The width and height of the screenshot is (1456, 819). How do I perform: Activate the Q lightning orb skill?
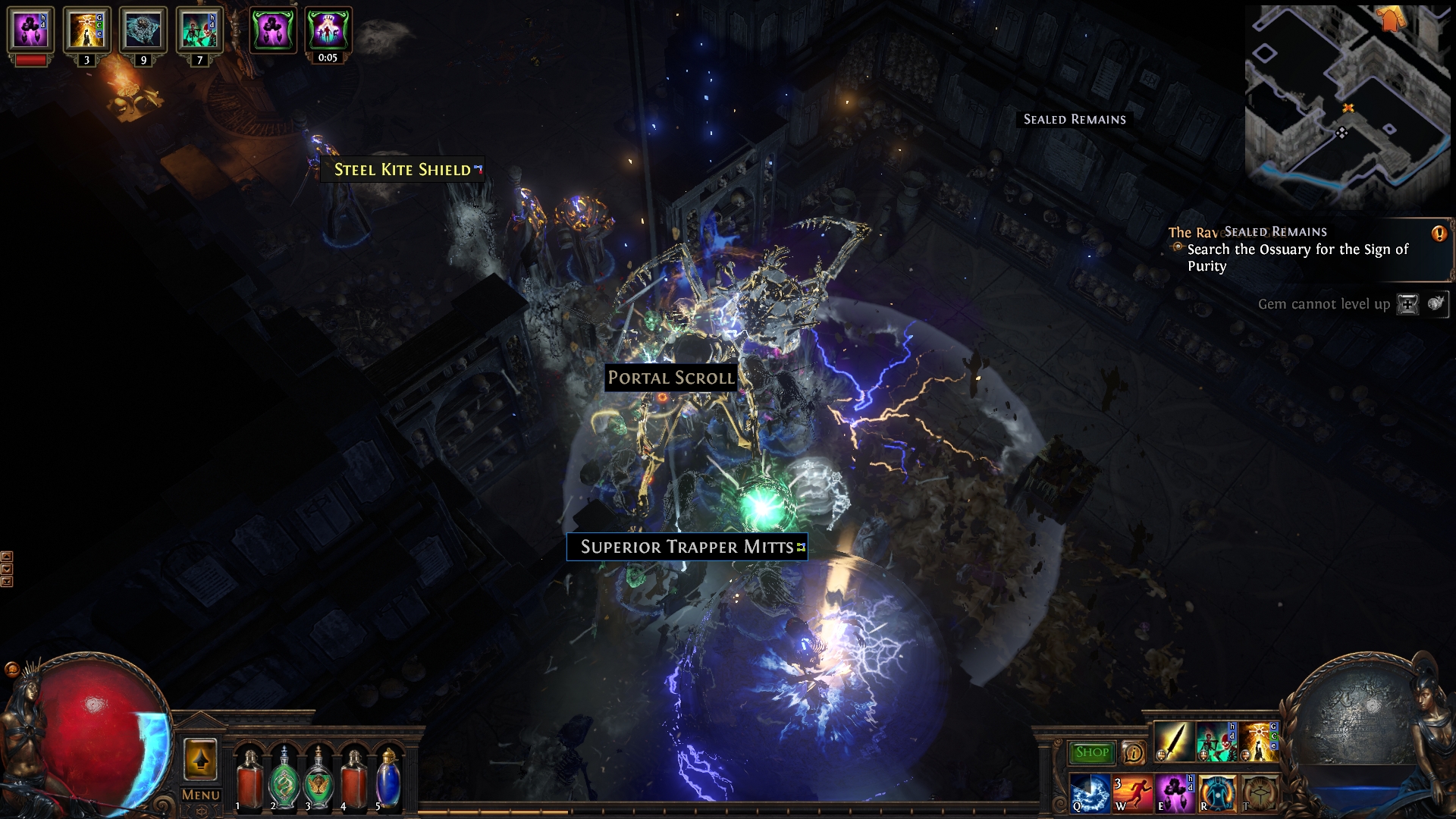coord(1089,792)
